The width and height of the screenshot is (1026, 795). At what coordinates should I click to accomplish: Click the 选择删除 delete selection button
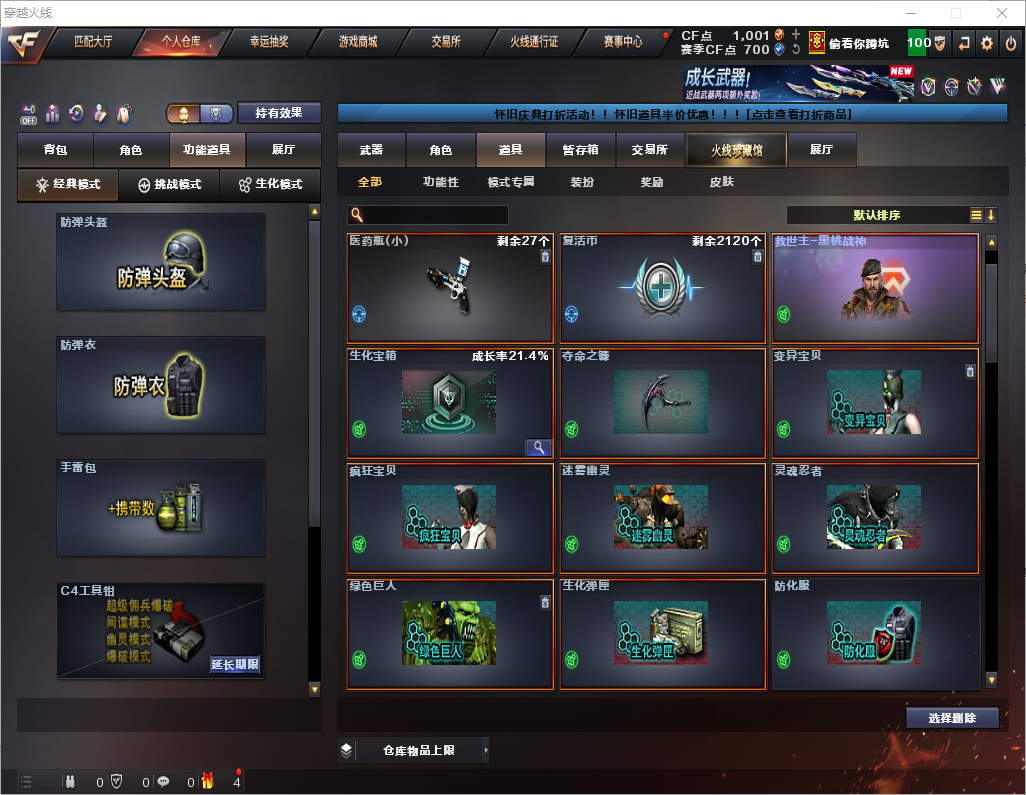952,718
